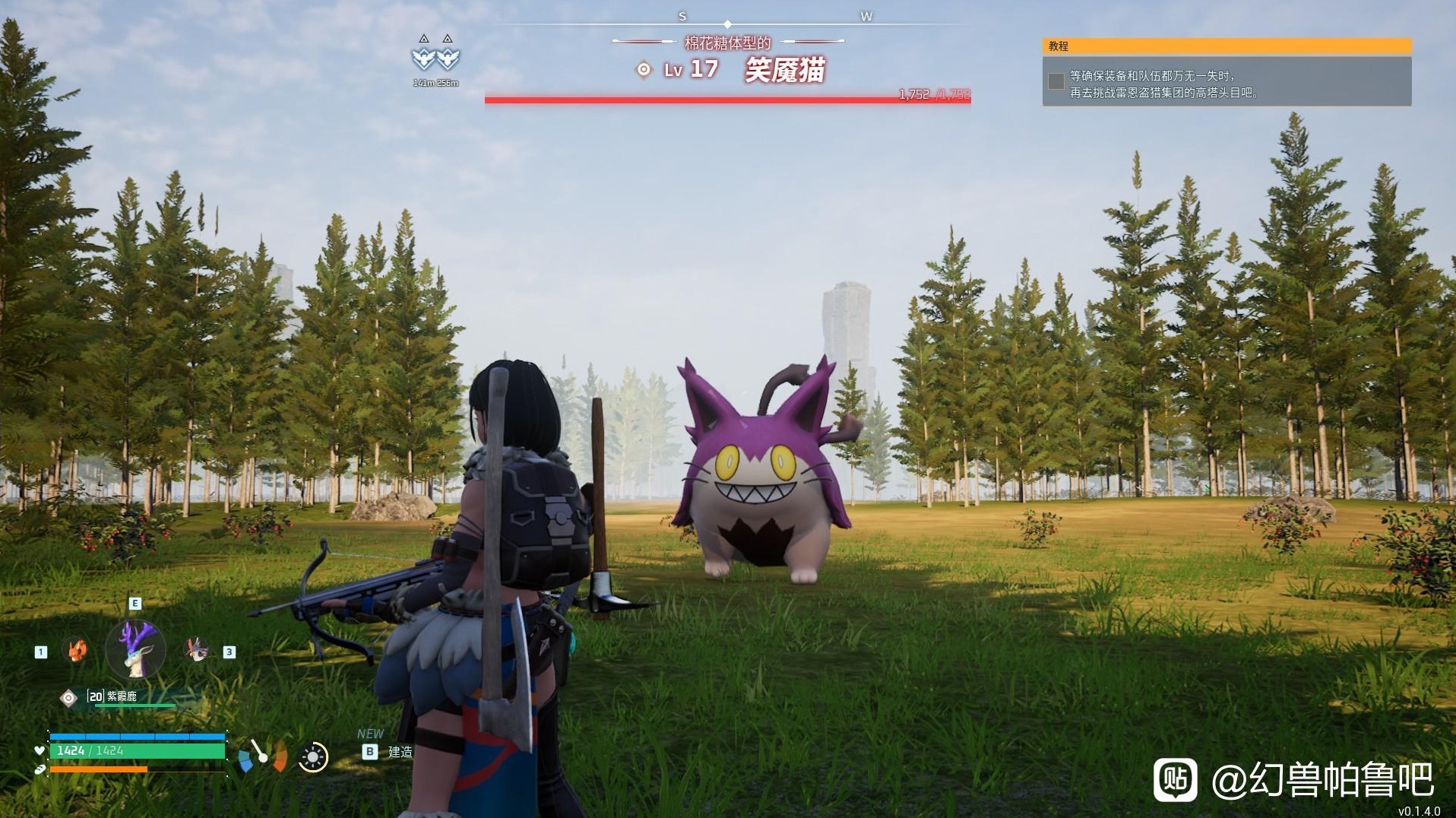Viewport: 1456px width, 818px height.
Task: Tick the tutorial objective checkbox
Action: tap(1056, 81)
